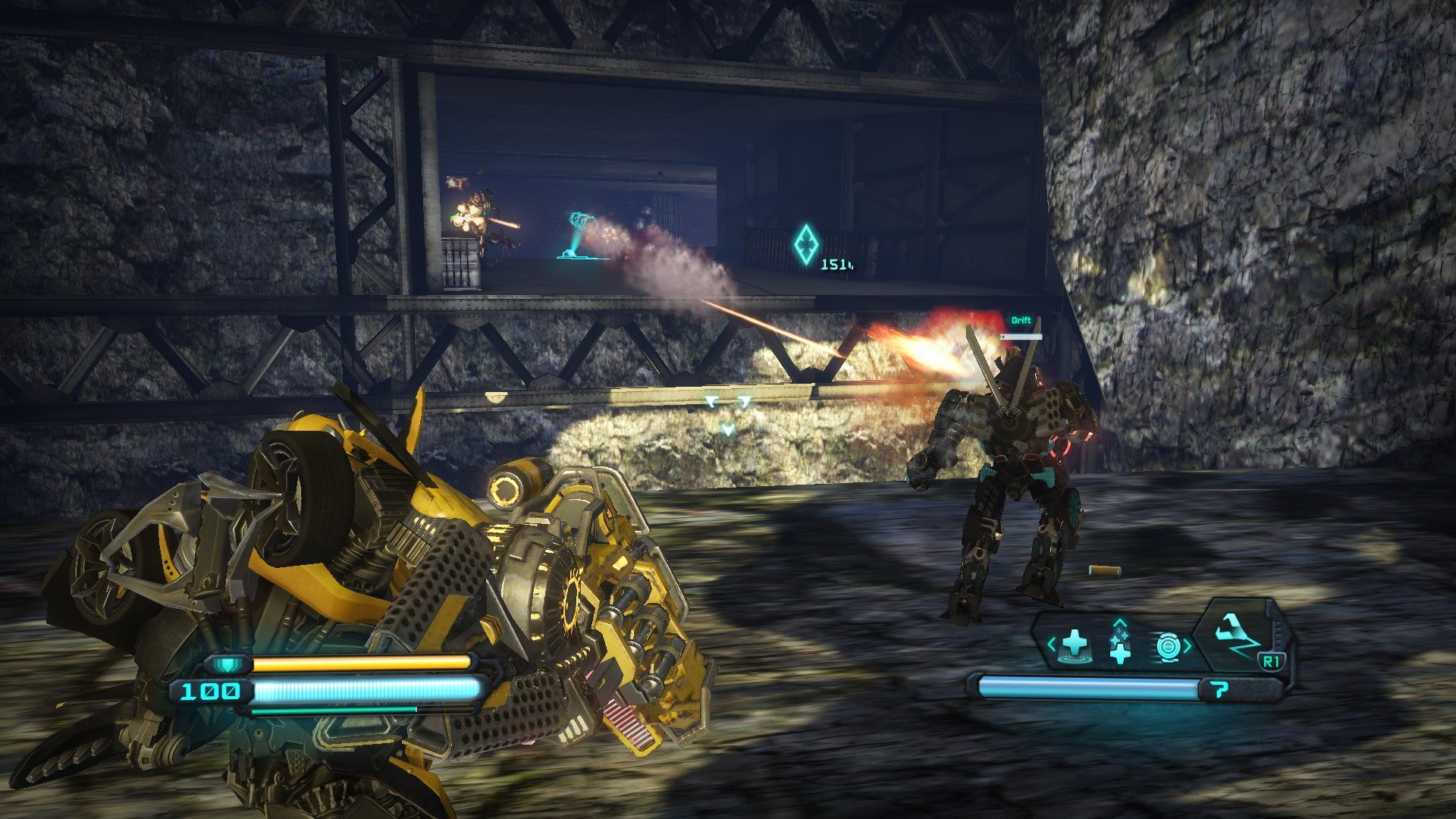Select the shield orb T.E.C.H. icon
Image resolution: width=1456 pixels, height=819 pixels.
point(1169,645)
